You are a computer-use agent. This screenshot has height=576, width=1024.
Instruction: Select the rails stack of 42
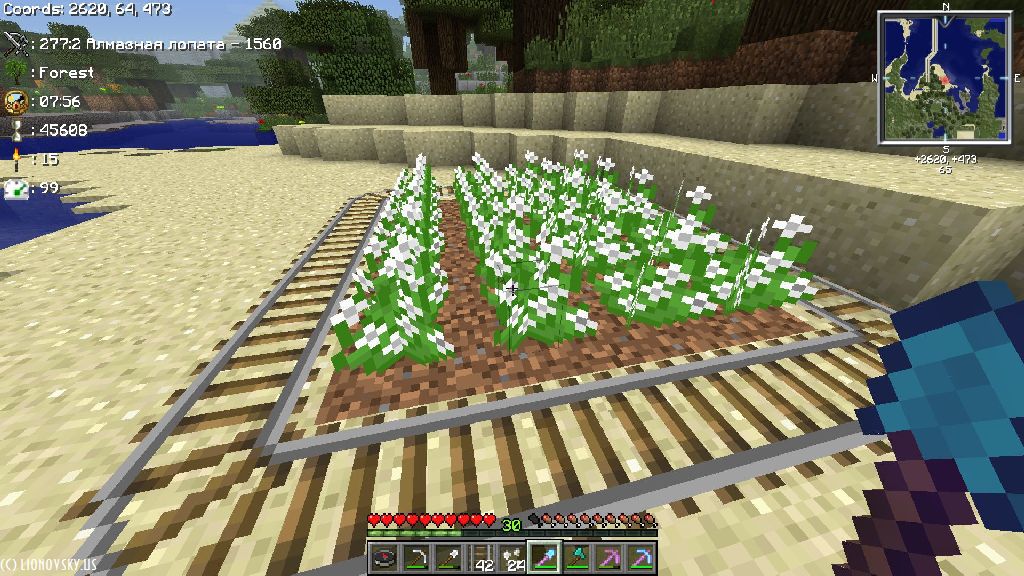[482, 557]
